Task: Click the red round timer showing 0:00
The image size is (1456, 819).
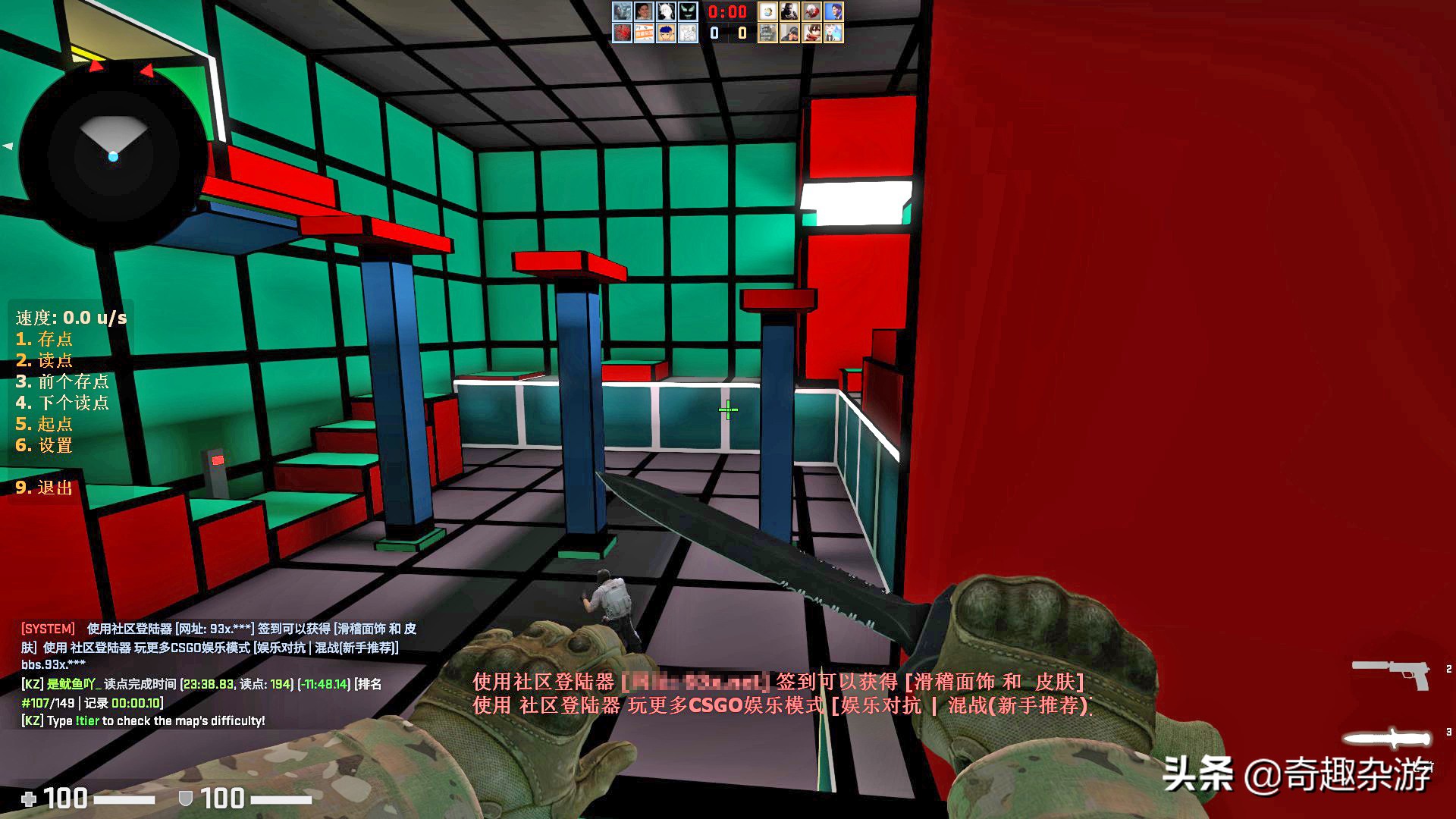Action: [726, 12]
